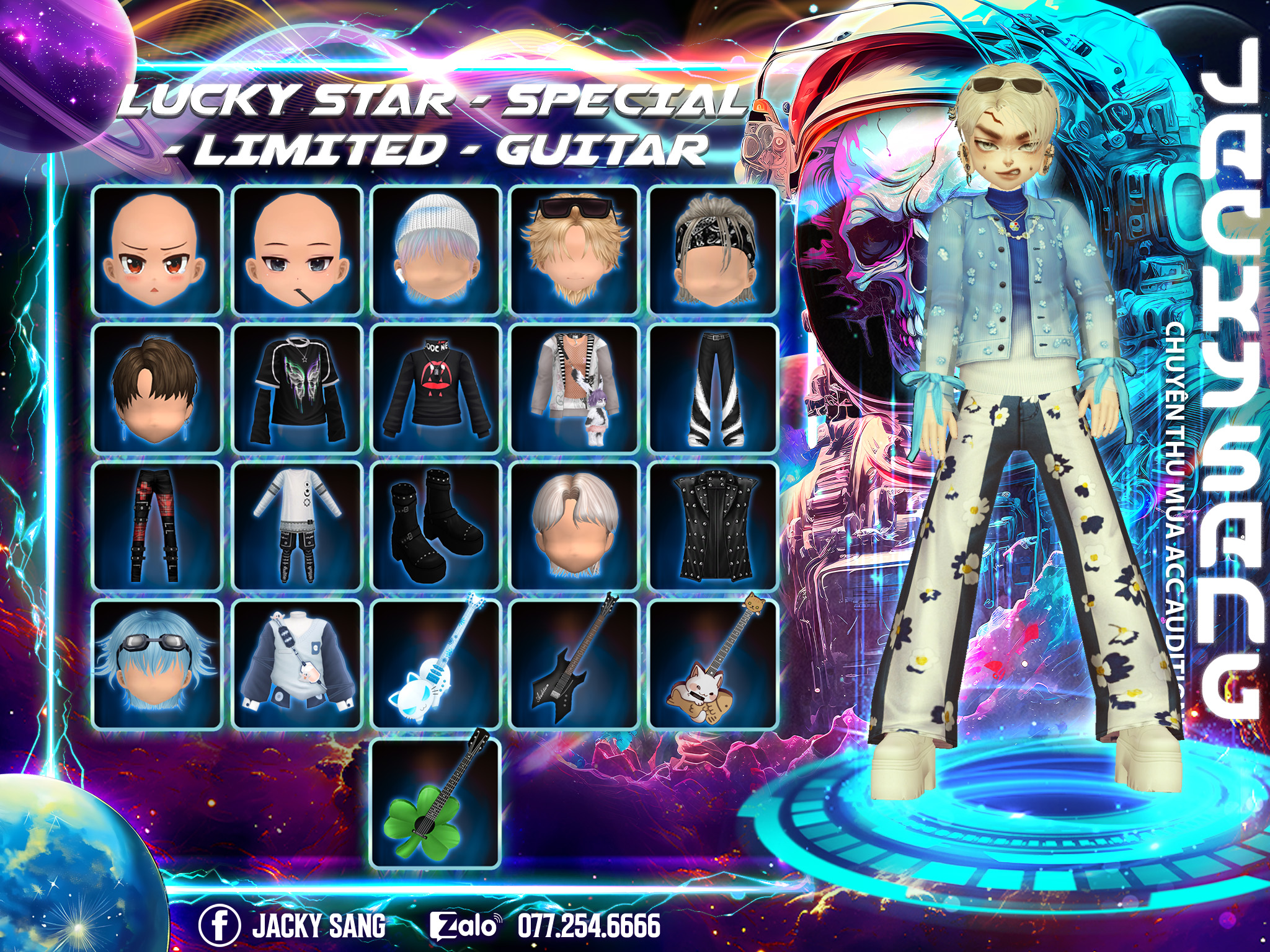The height and width of the screenshot is (952, 1270).
Task: Pick the black butterfly print shirt
Action: (297, 389)
